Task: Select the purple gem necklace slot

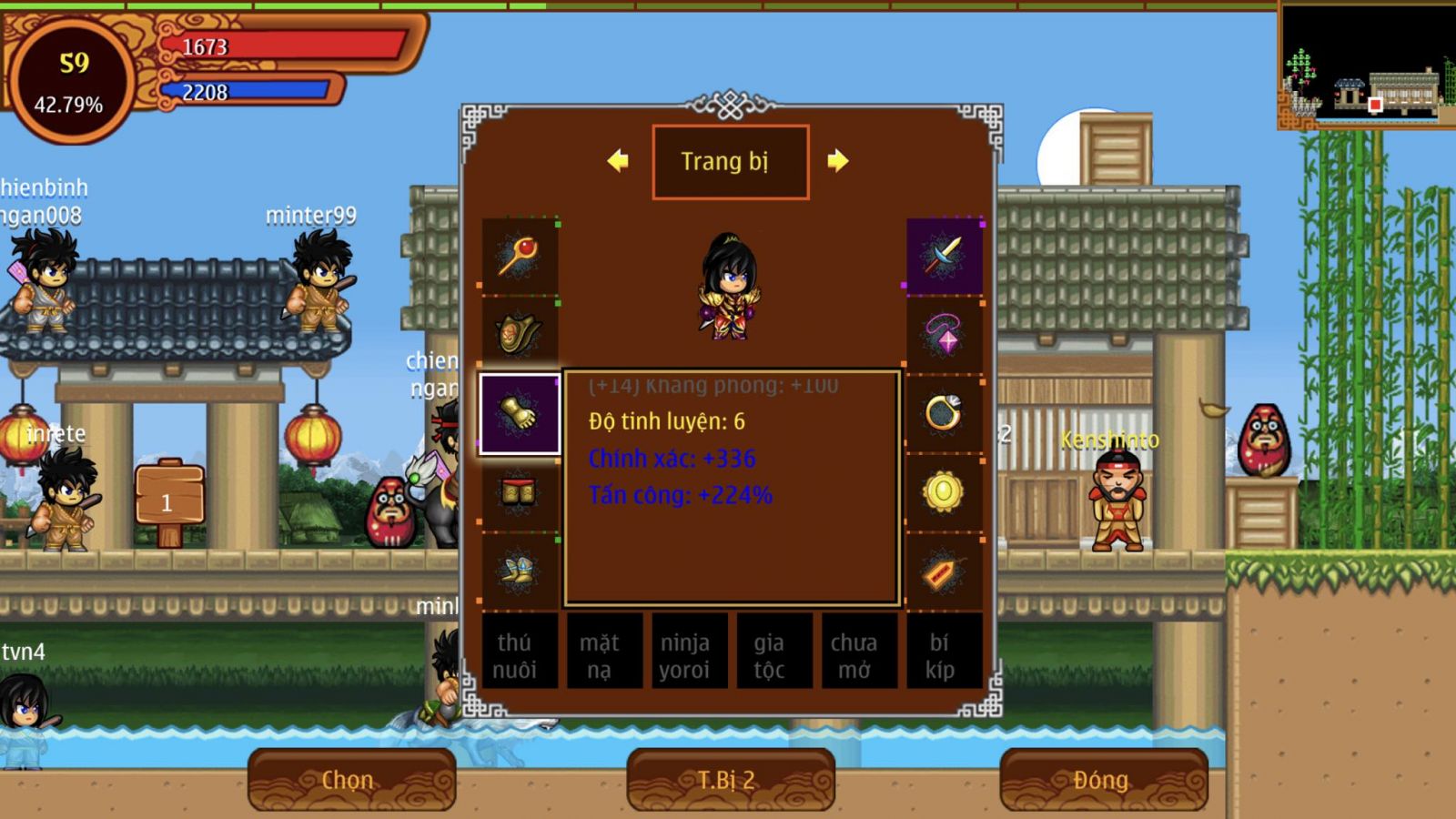Action: 945,334
